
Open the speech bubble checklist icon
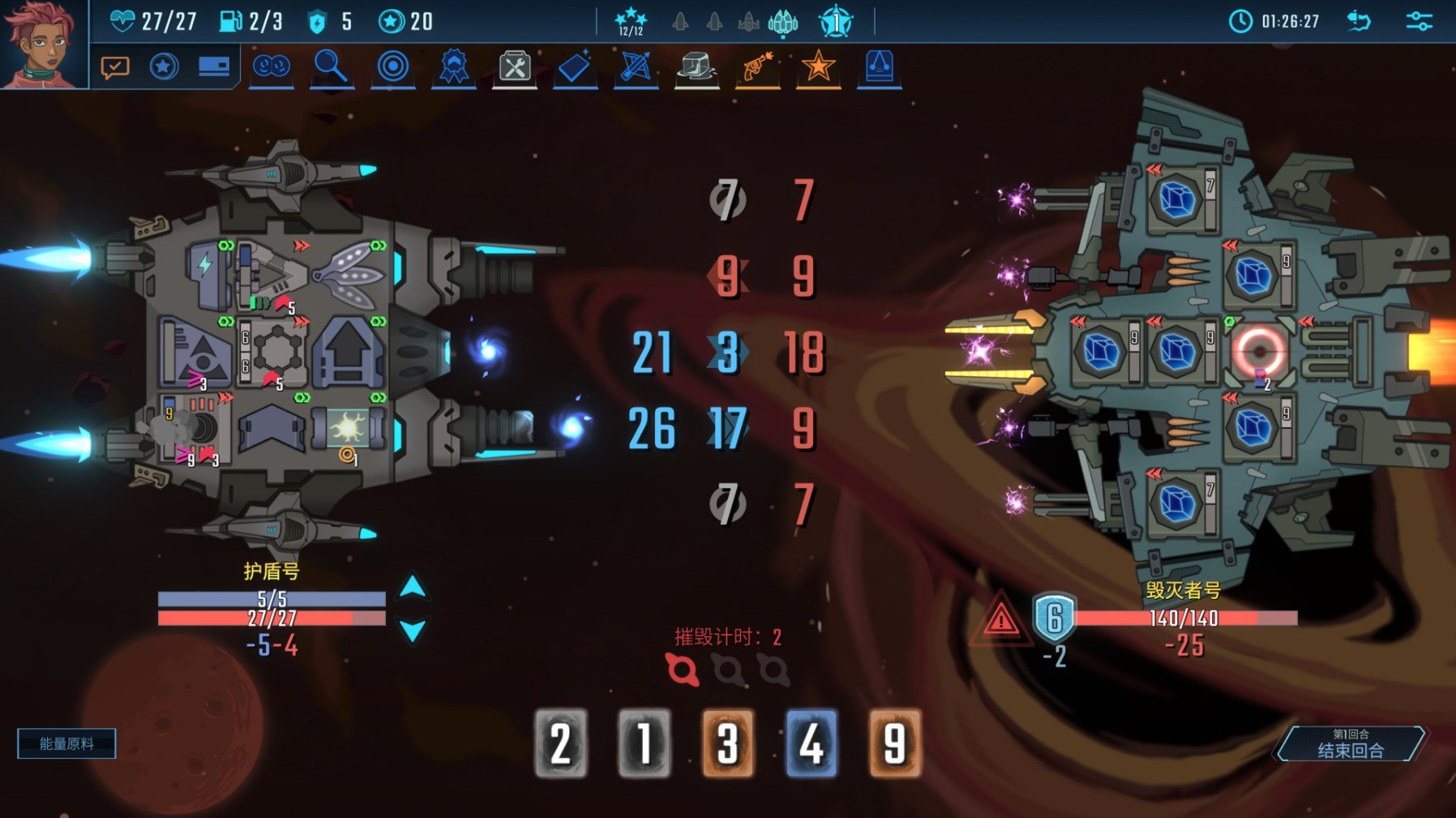(x=115, y=66)
